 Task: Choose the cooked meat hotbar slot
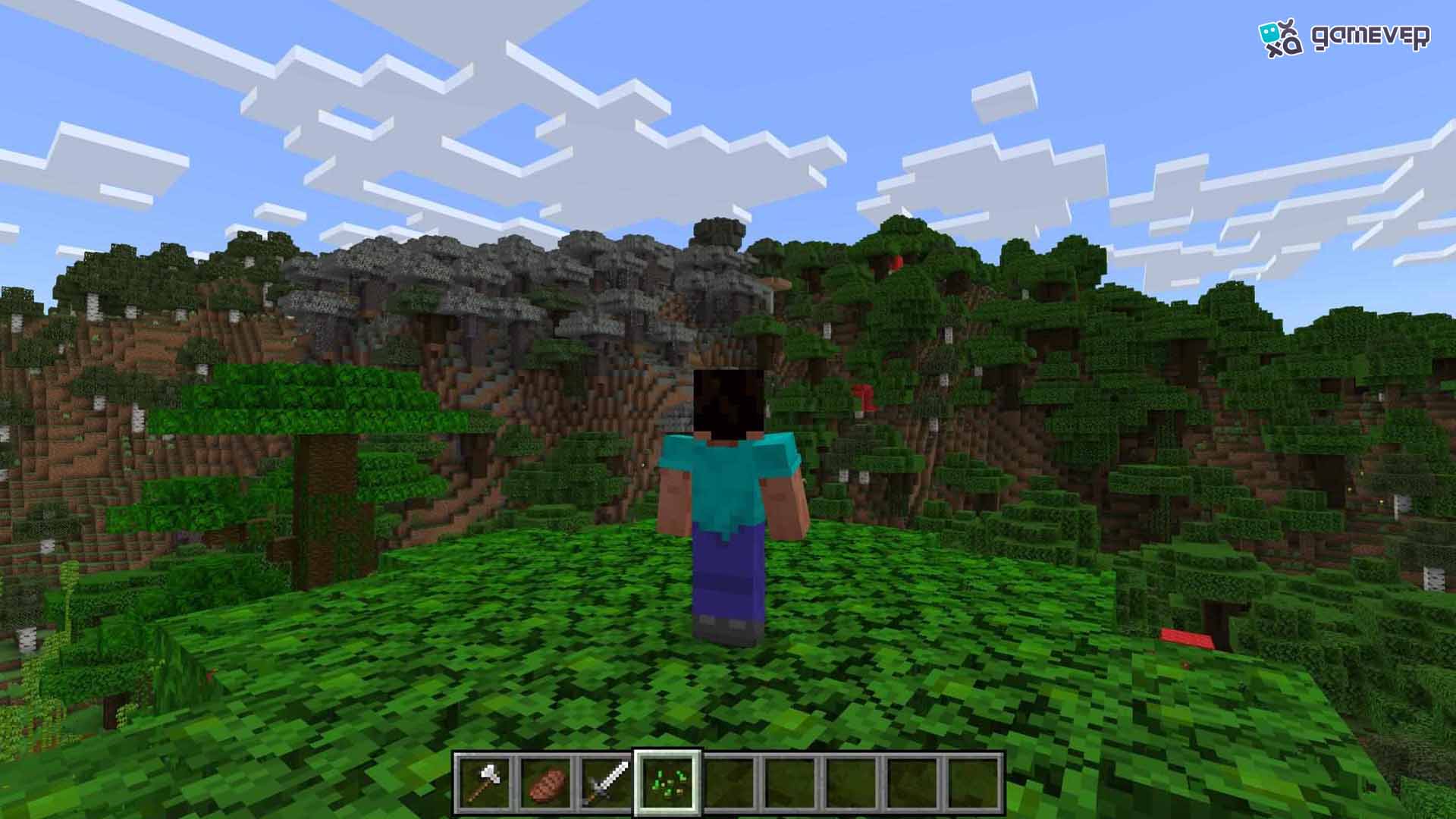click(546, 783)
